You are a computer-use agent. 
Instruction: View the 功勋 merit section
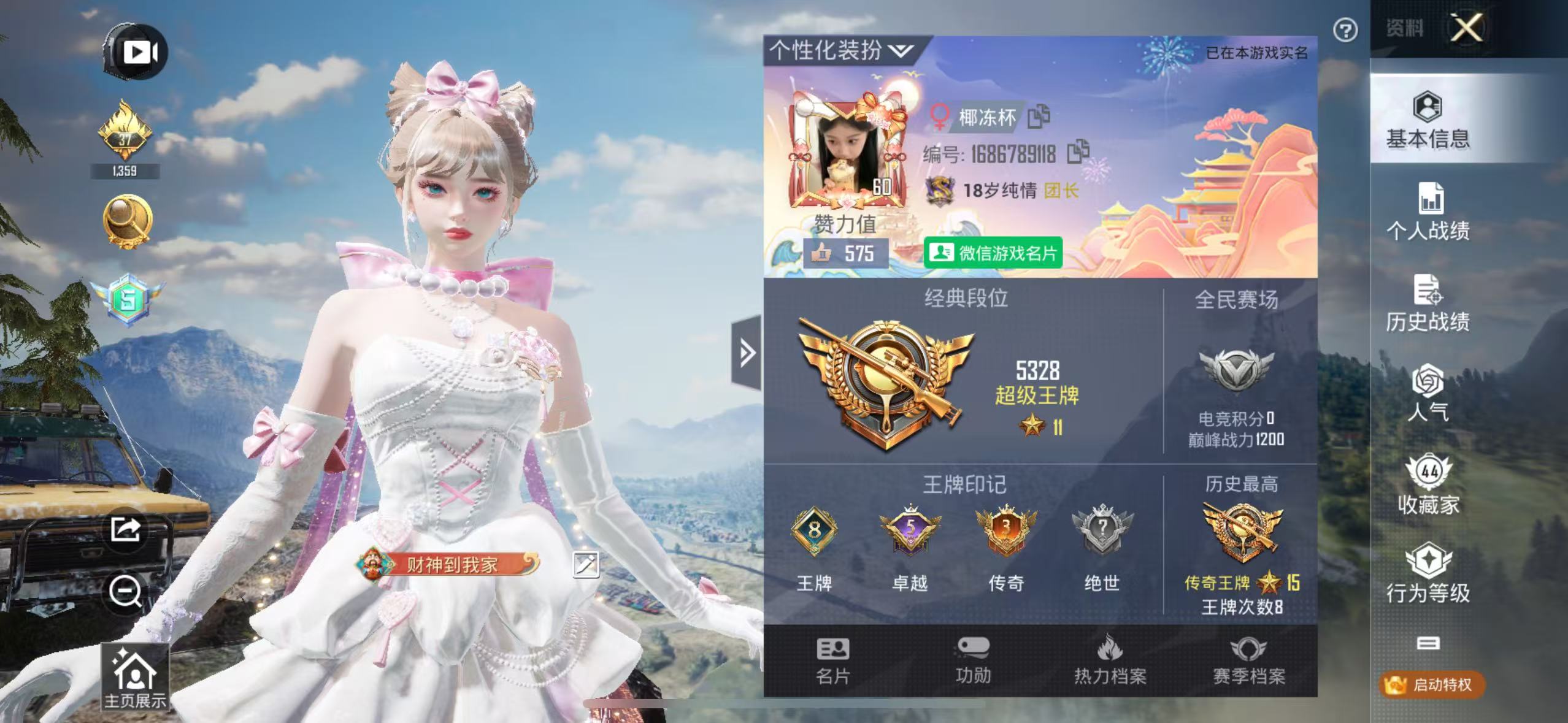[973, 661]
